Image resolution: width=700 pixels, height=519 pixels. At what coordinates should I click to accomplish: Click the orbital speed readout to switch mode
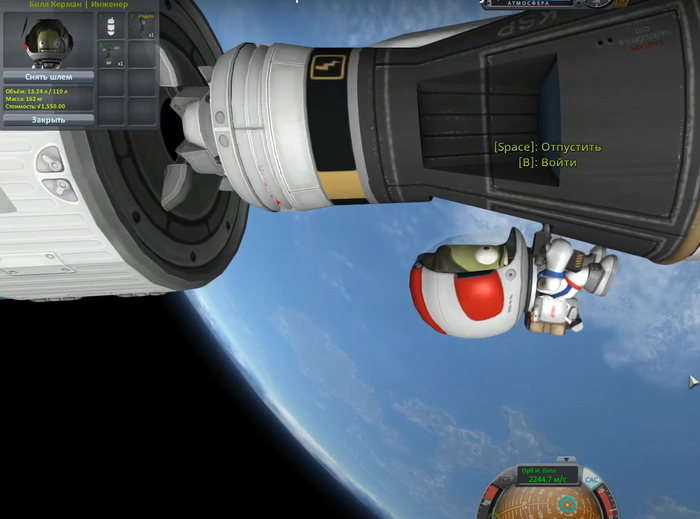point(546,475)
